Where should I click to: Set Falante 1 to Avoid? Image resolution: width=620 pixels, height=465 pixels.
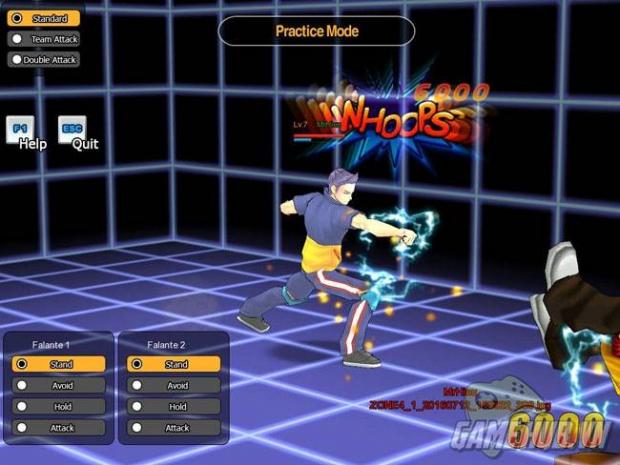click(59, 386)
